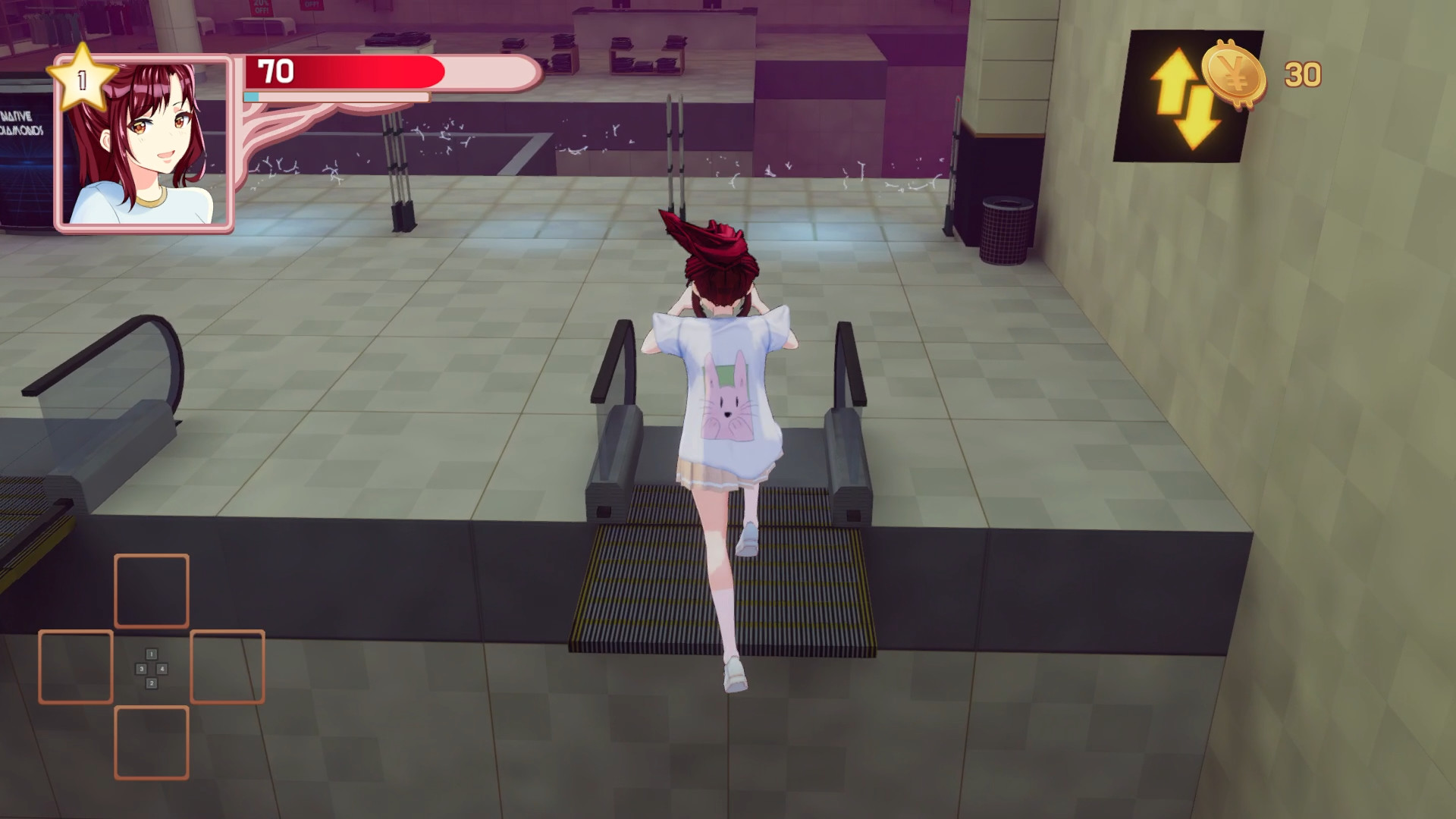This screenshot has width=1456, height=819.
Task: Click keybind hint 4 in the D-pad center
Action: click(x=161, y=667)
